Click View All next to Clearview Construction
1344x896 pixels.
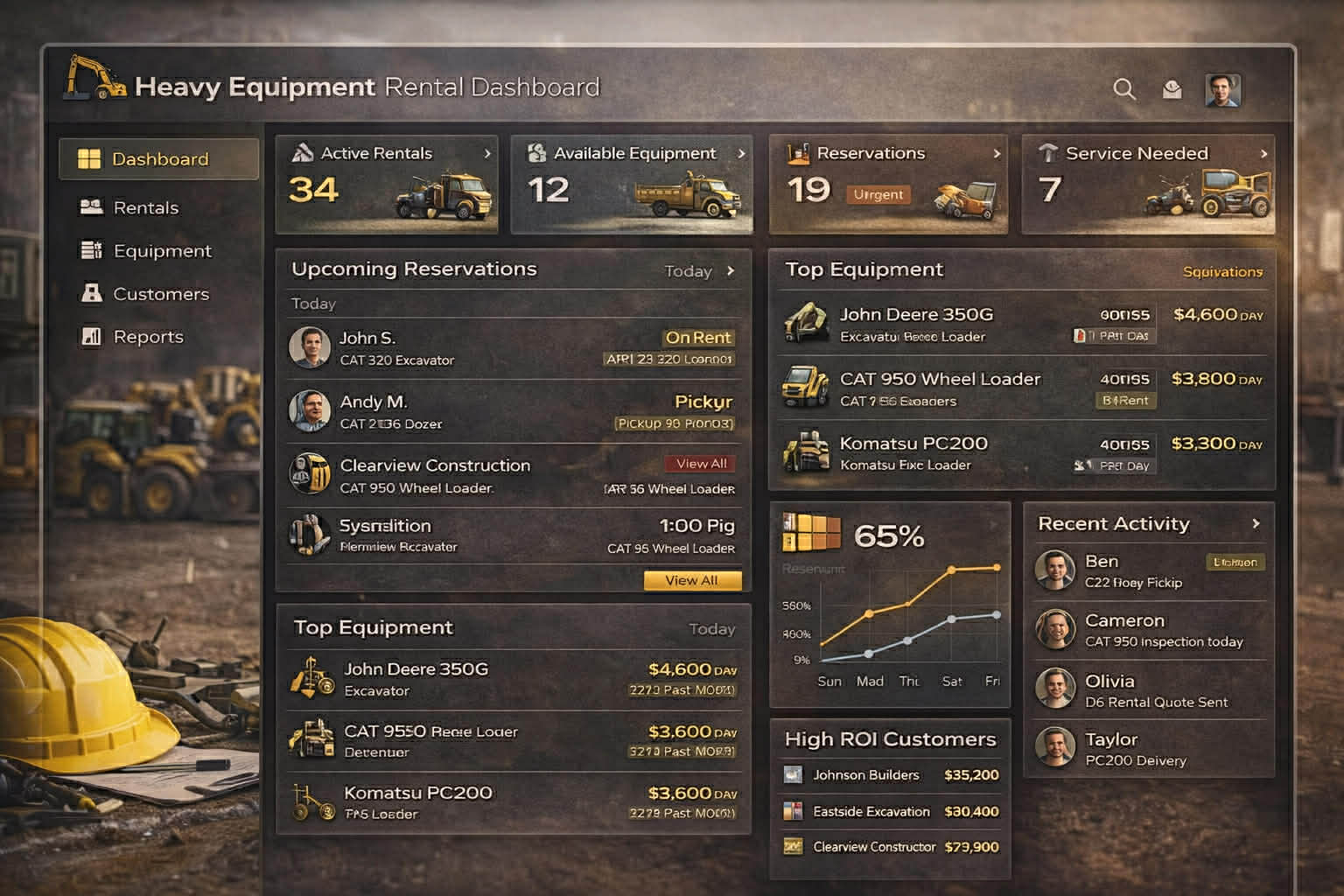pyautogui.click(x=699, y=463)
